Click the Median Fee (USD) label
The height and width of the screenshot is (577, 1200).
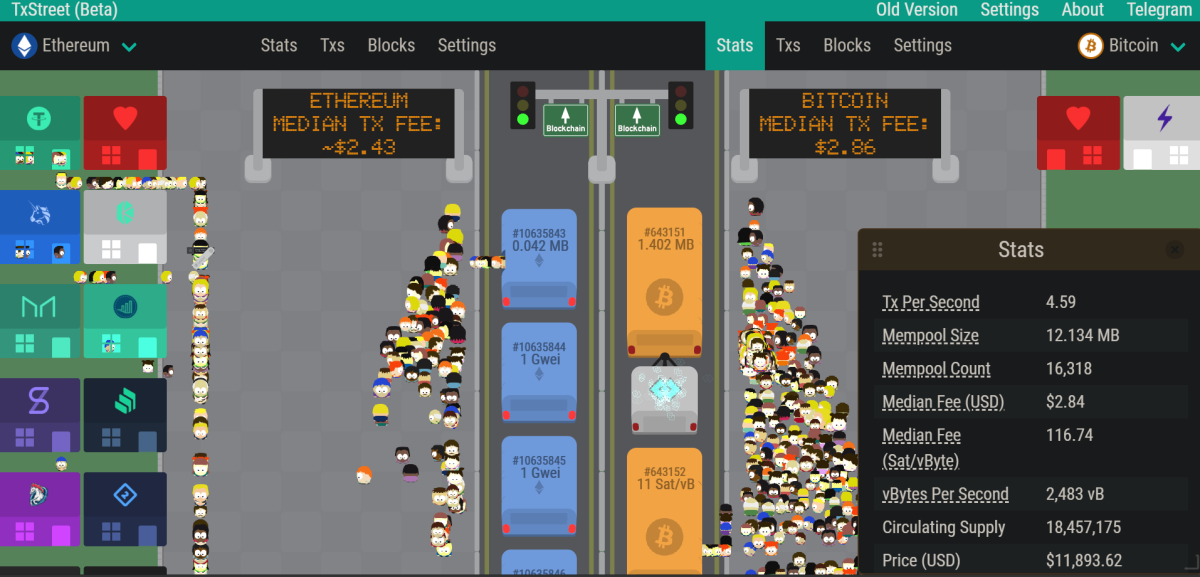coord(943,402)
